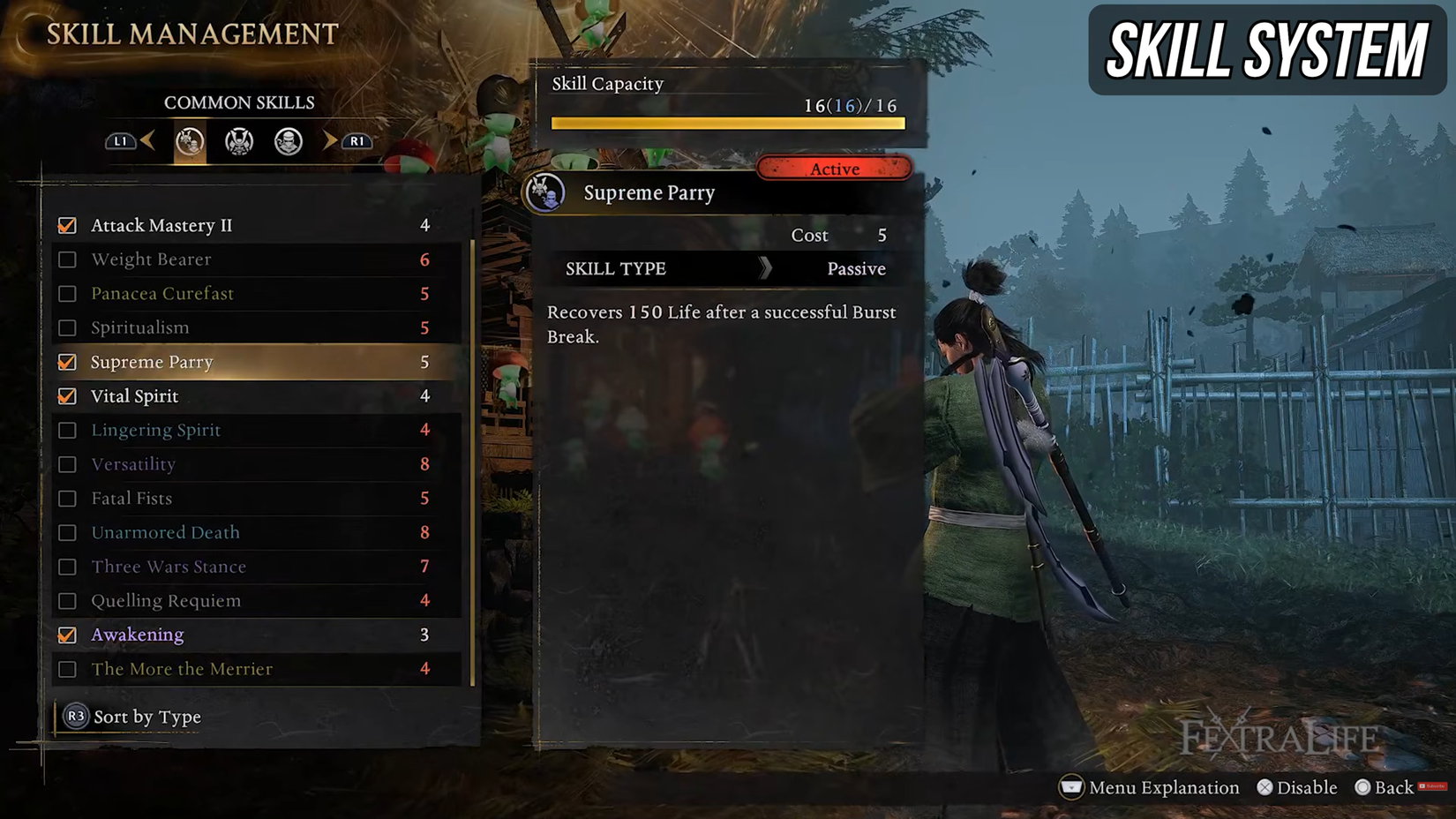
Task: Open the ninja skill category icon
Action: click(288, 141)
